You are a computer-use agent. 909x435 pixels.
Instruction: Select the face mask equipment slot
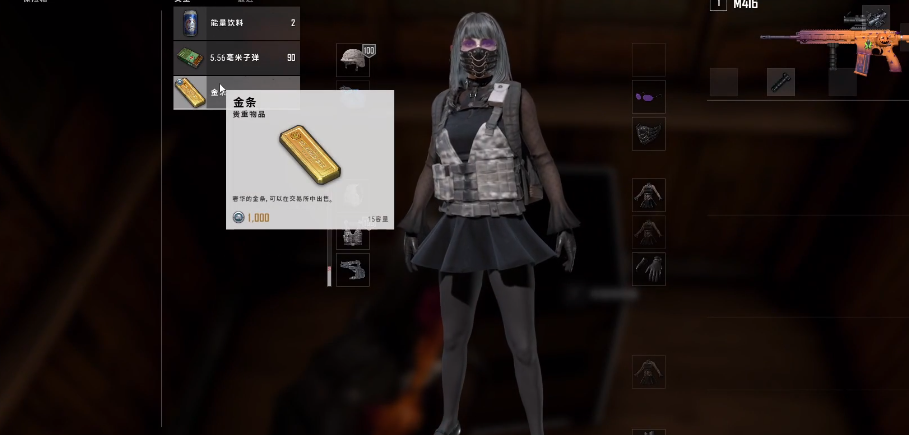(x=649, y=134)
